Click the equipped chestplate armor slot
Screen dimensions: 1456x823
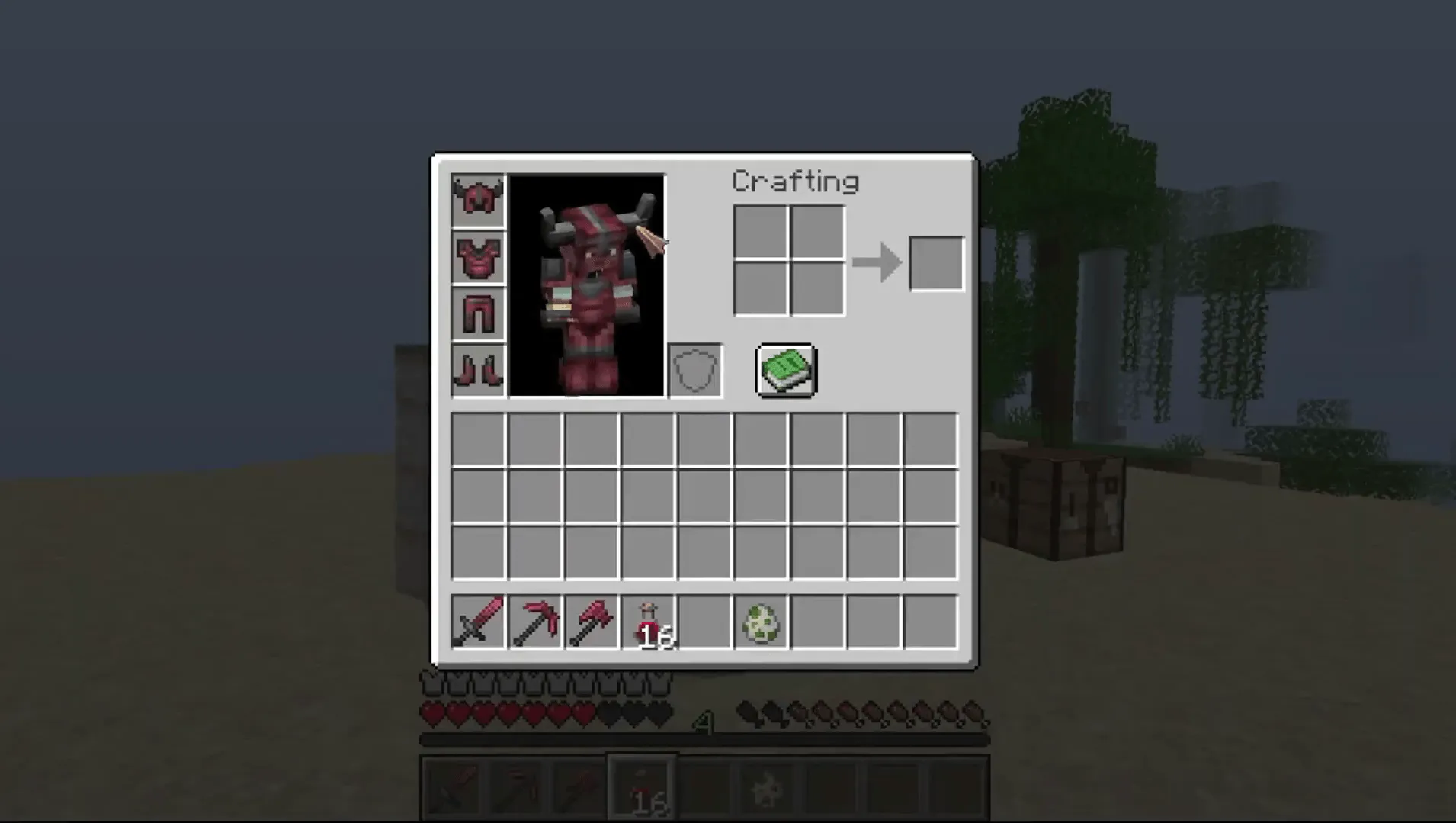click(477, 256)
